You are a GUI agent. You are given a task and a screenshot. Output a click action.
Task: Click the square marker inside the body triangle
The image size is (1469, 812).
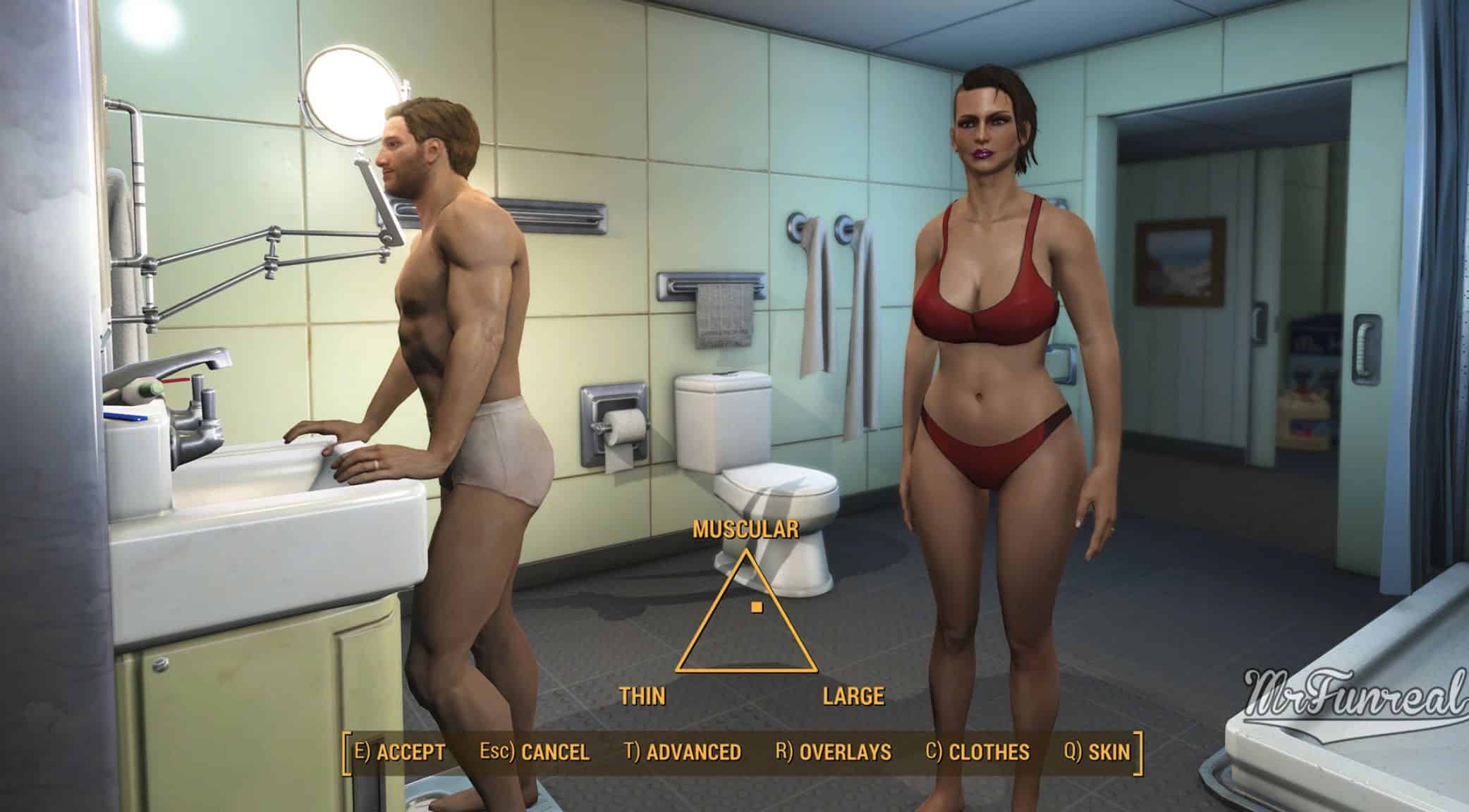pyautogui.click(x=757, y=606)
